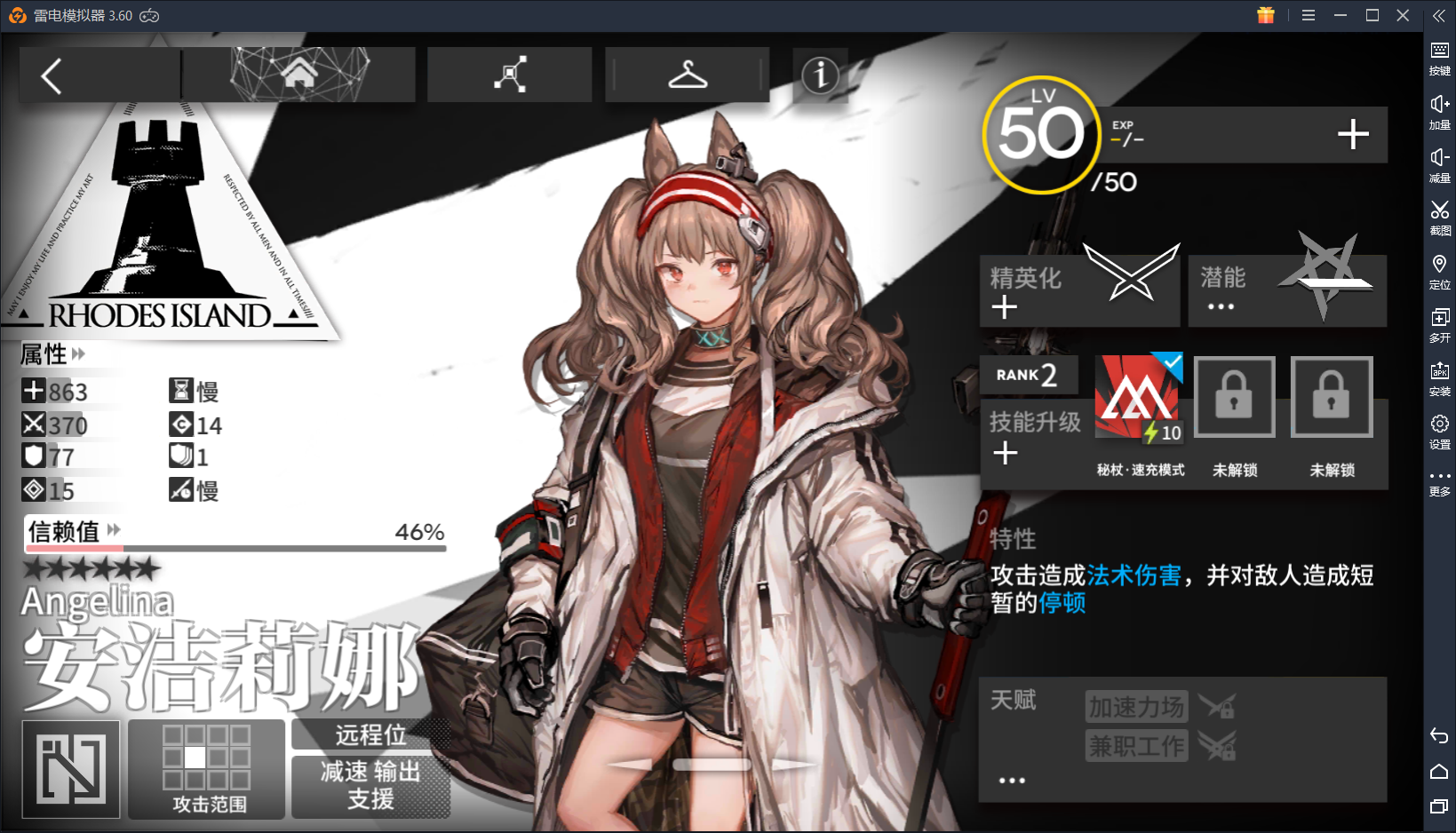This screenshot has width=1456, height=833.
Task: Expand 潜能 potential details via the dots
Action: 1221,306
